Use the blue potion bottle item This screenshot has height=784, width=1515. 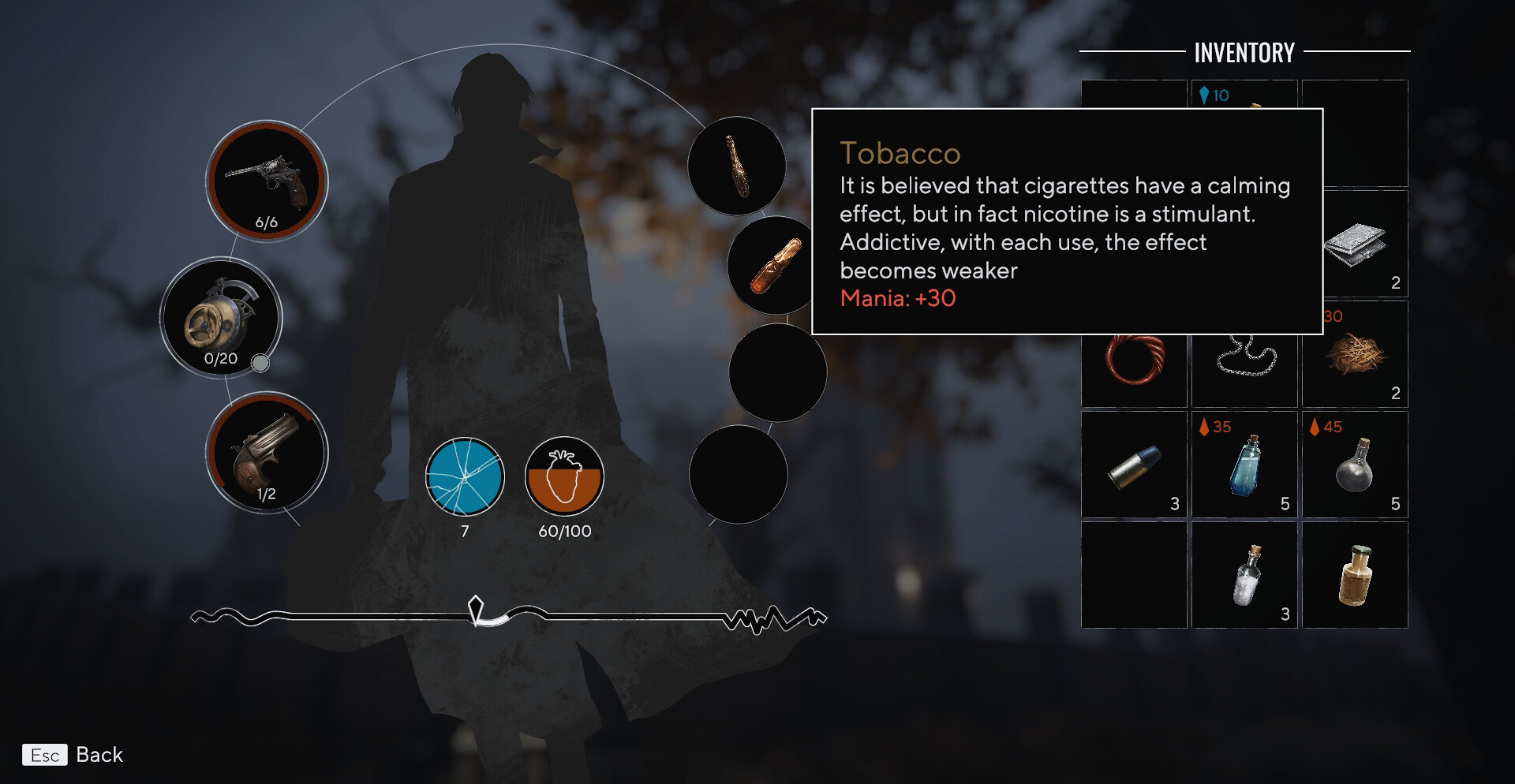[1244, 465]
